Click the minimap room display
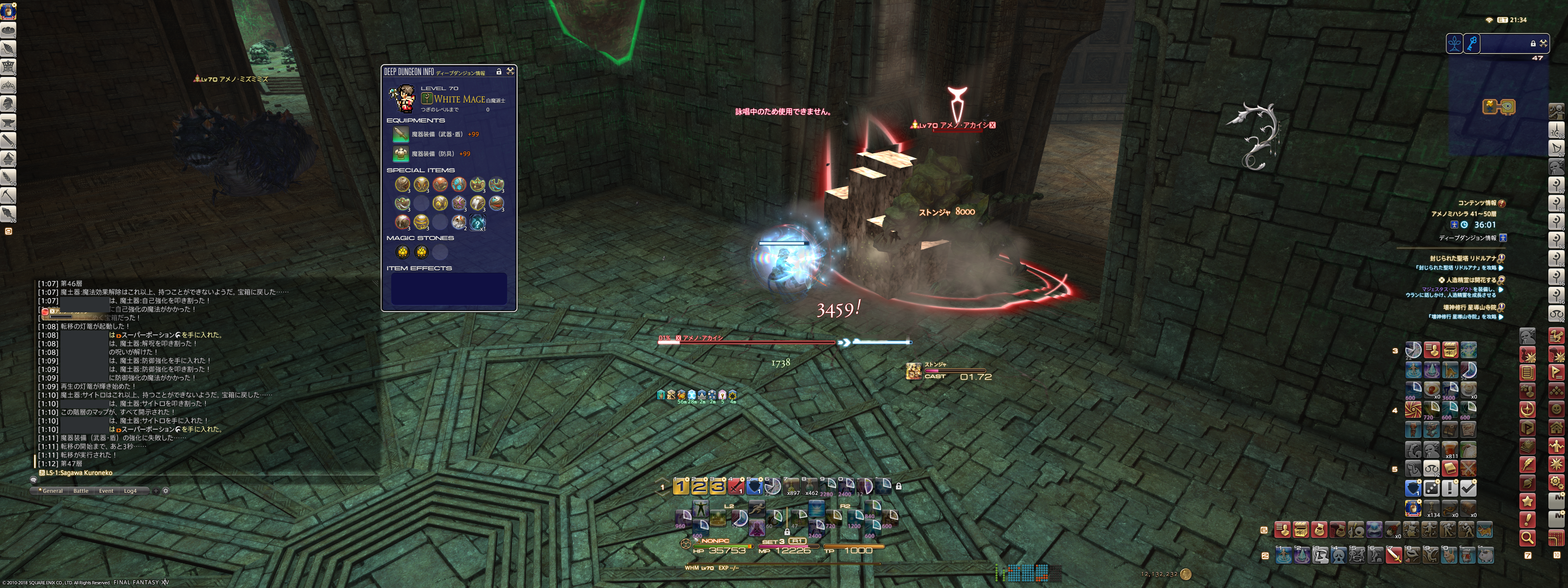Screen dimensions: 1568x588 pyautogui.click(x=1498, y=107)
